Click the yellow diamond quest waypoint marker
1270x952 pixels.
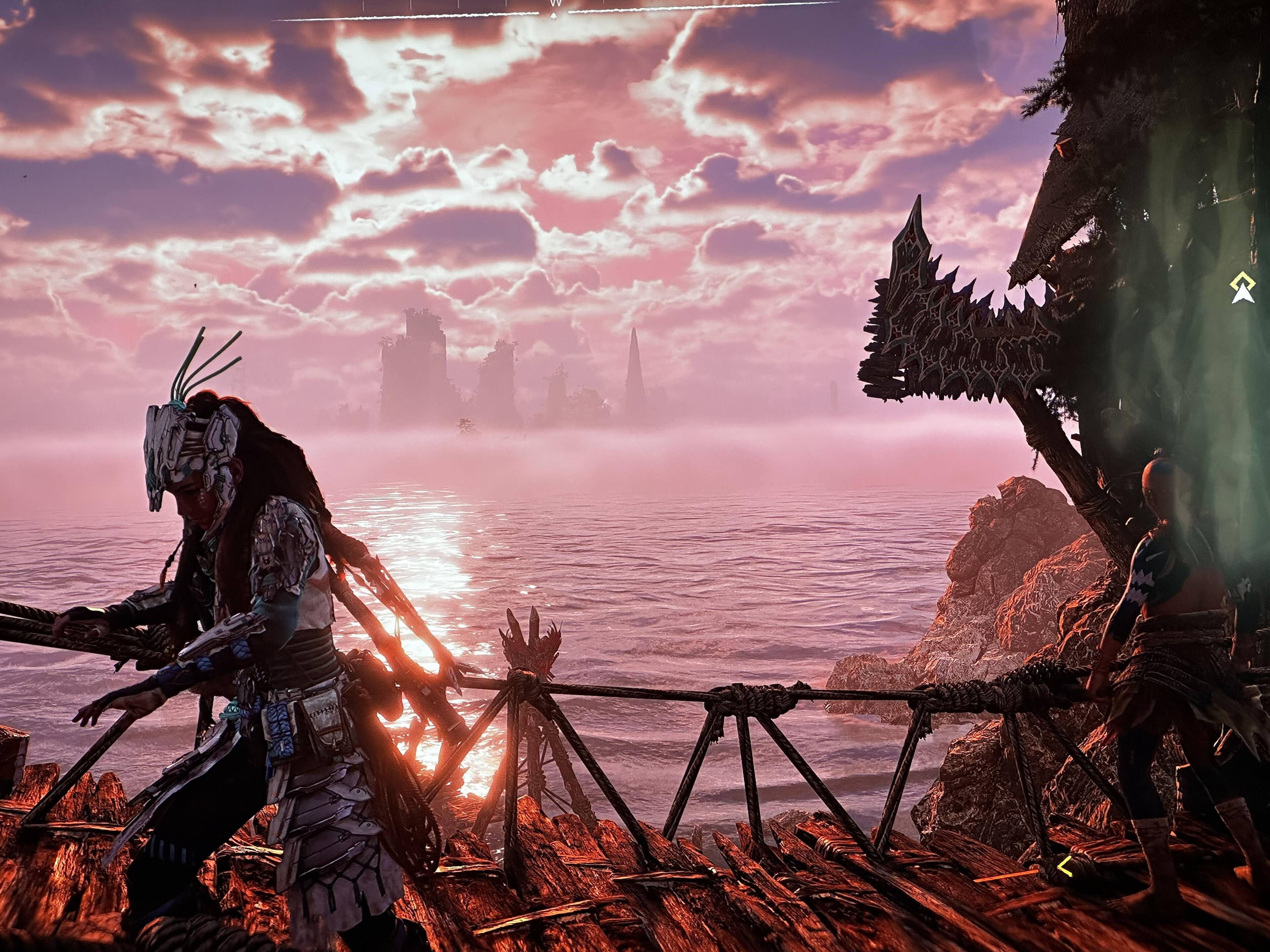coord(1242,282)
